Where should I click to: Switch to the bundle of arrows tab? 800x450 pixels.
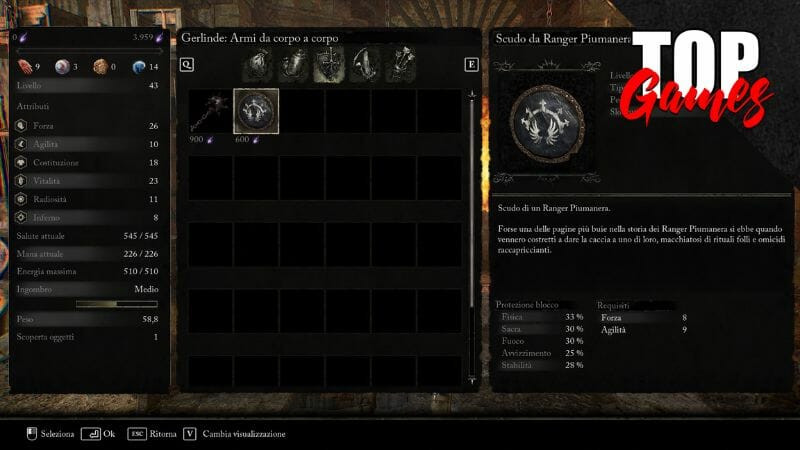coord(403,66)
